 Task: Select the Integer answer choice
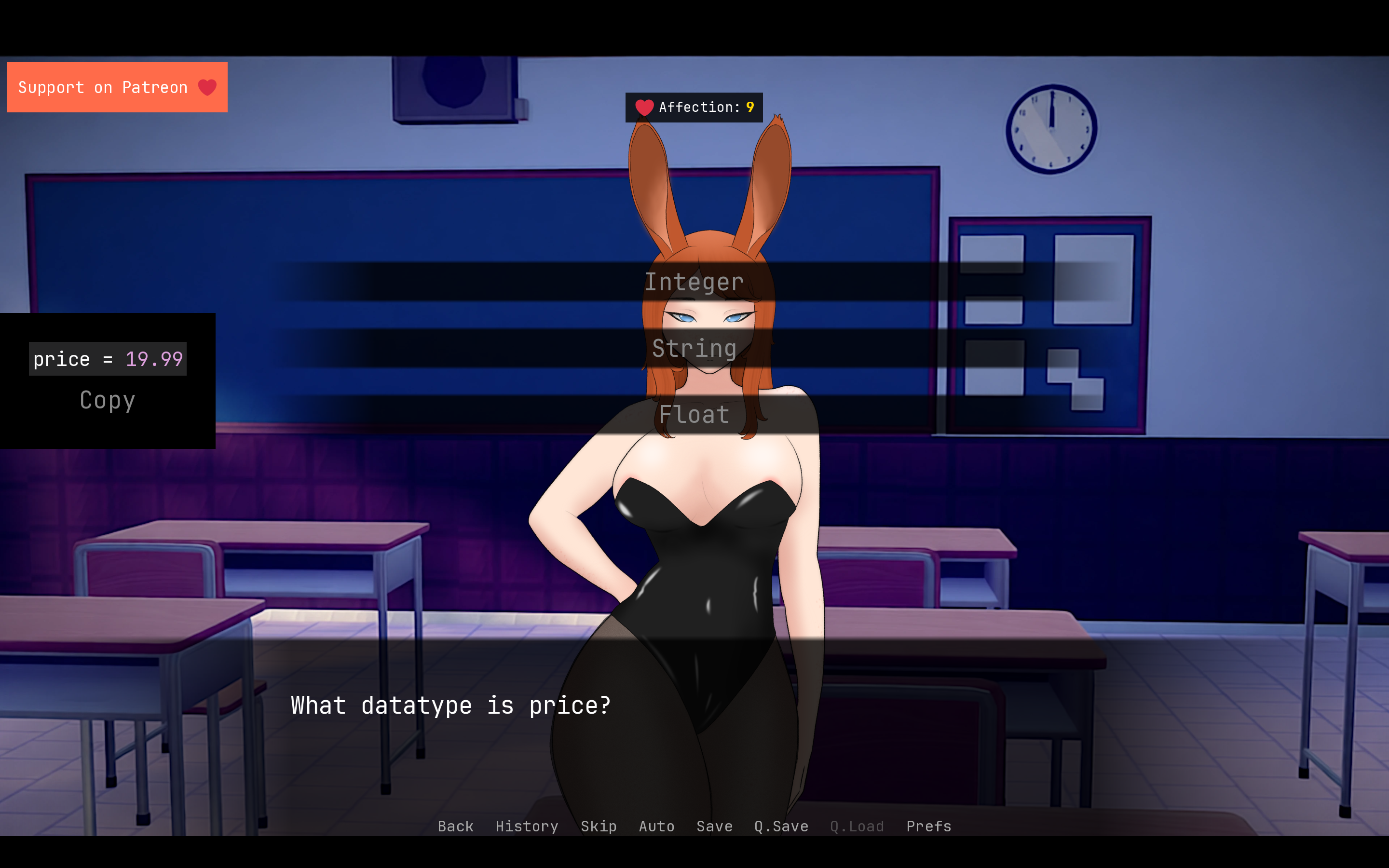point(694,281)
